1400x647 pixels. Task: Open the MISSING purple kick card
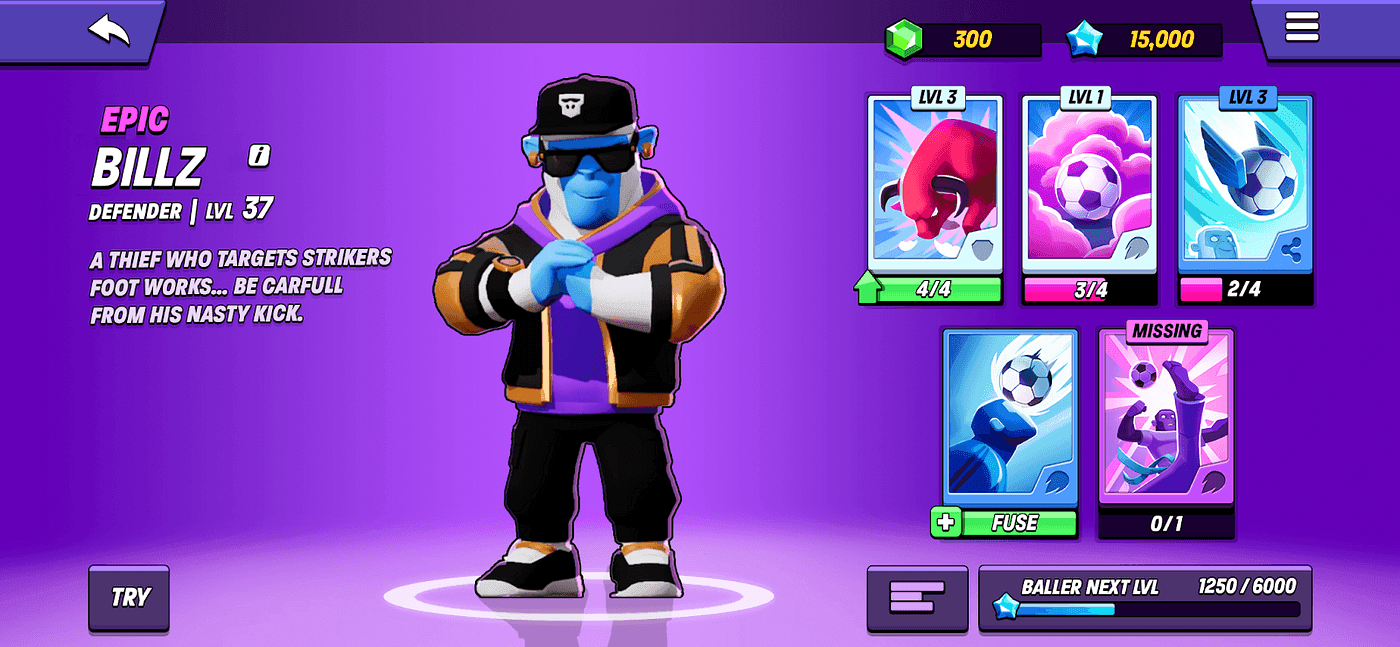click(x=1166, y=420)
